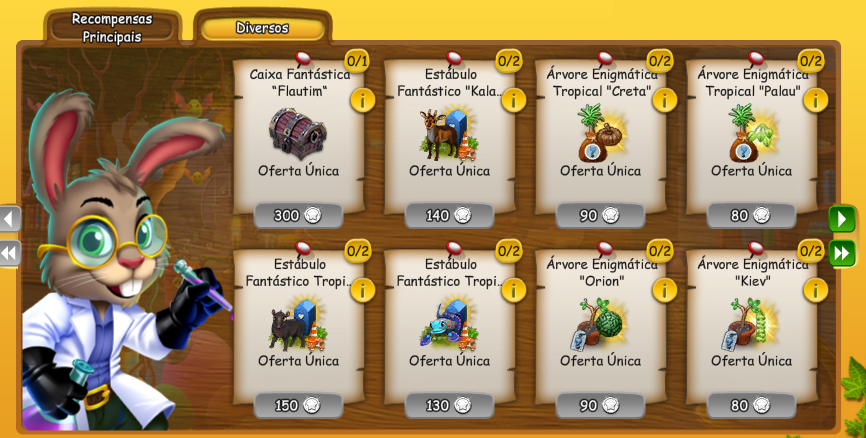The height and width of the screenshot is (438, 866).
Task: Select the Caixa Fantástica treasure chest image
Action: [x=298, y=133]
